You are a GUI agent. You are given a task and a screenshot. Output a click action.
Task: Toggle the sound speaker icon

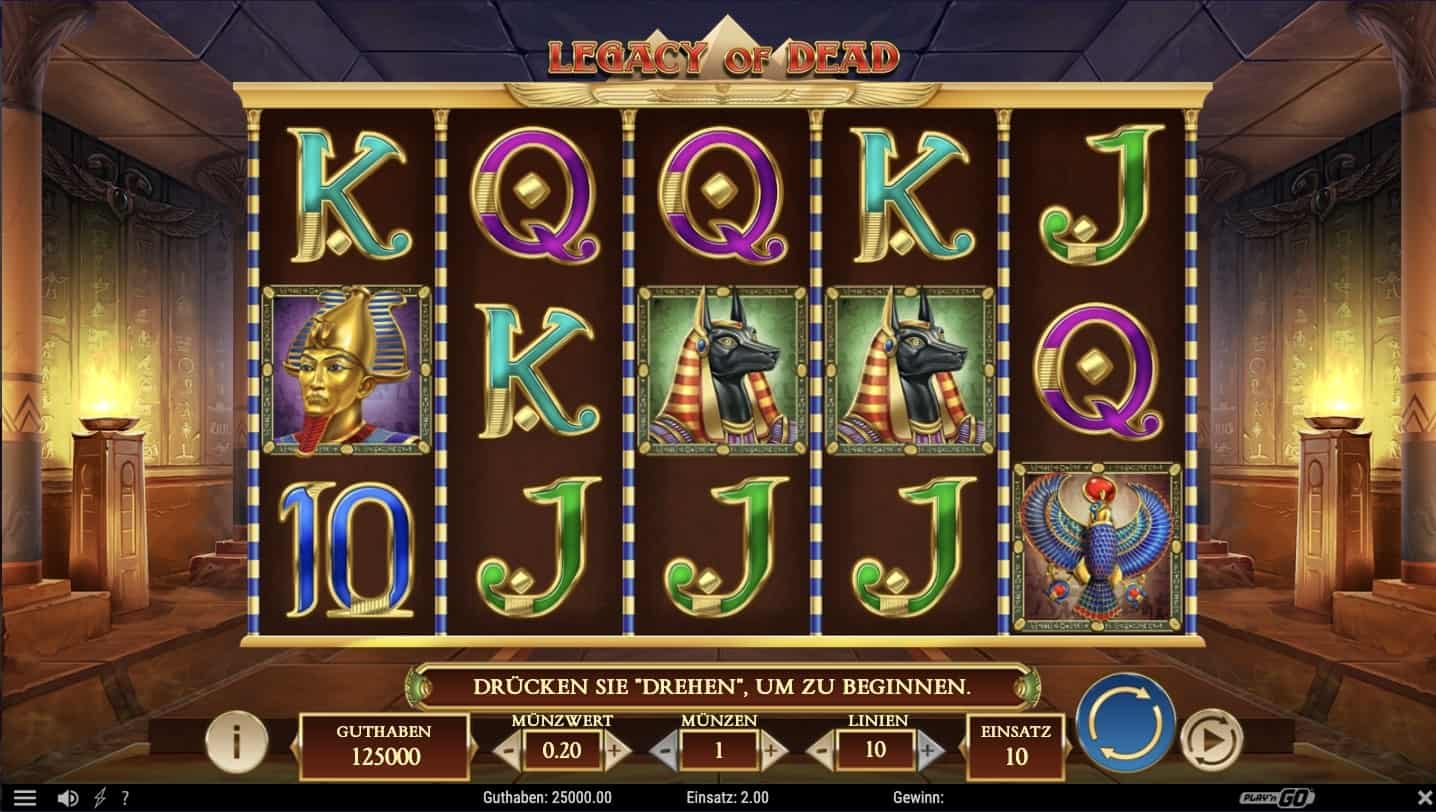click(68, 798)
